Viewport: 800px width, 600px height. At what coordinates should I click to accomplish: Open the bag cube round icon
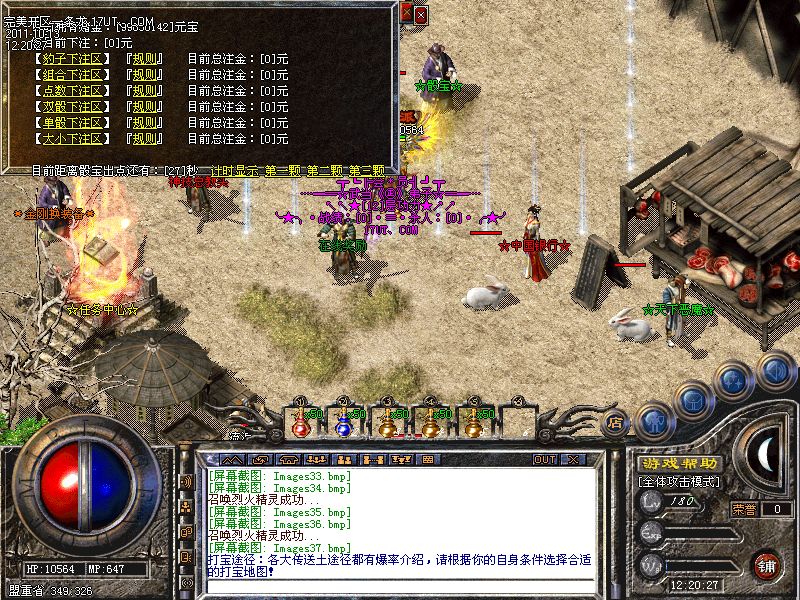693,401
